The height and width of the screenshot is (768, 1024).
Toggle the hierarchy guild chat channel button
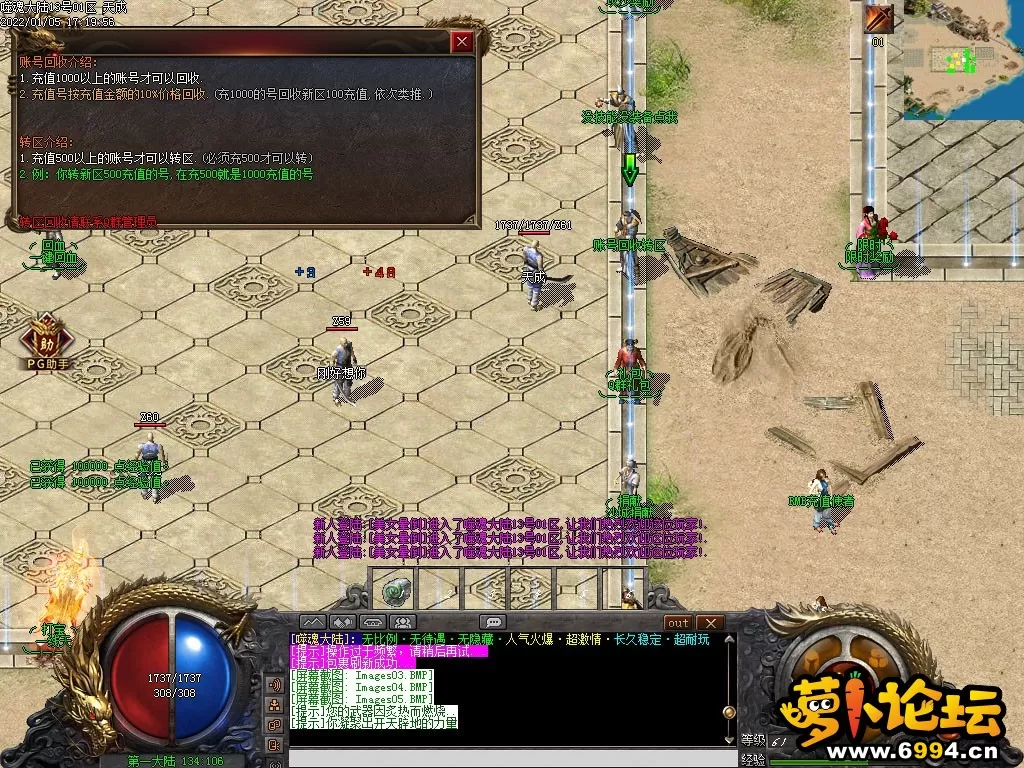[x=273, y=705]
